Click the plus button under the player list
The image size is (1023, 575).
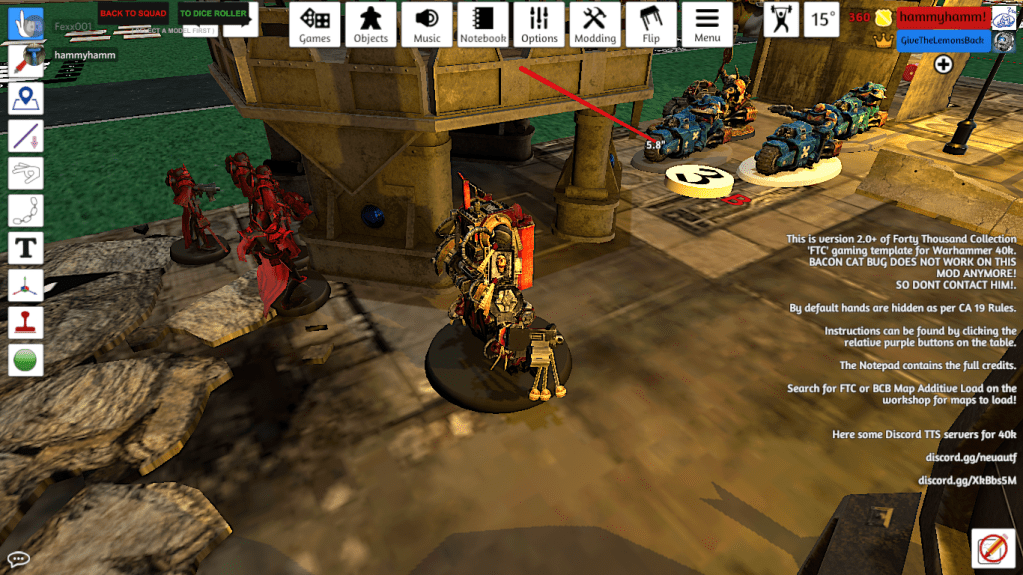click(x=943, y=65)
